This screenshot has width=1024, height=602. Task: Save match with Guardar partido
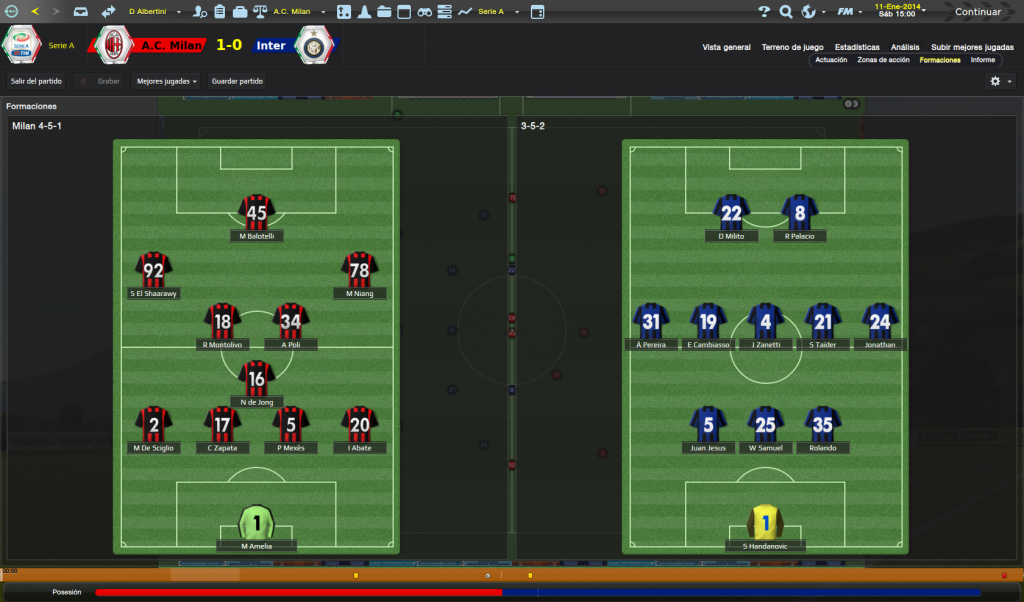click(238, 81)
